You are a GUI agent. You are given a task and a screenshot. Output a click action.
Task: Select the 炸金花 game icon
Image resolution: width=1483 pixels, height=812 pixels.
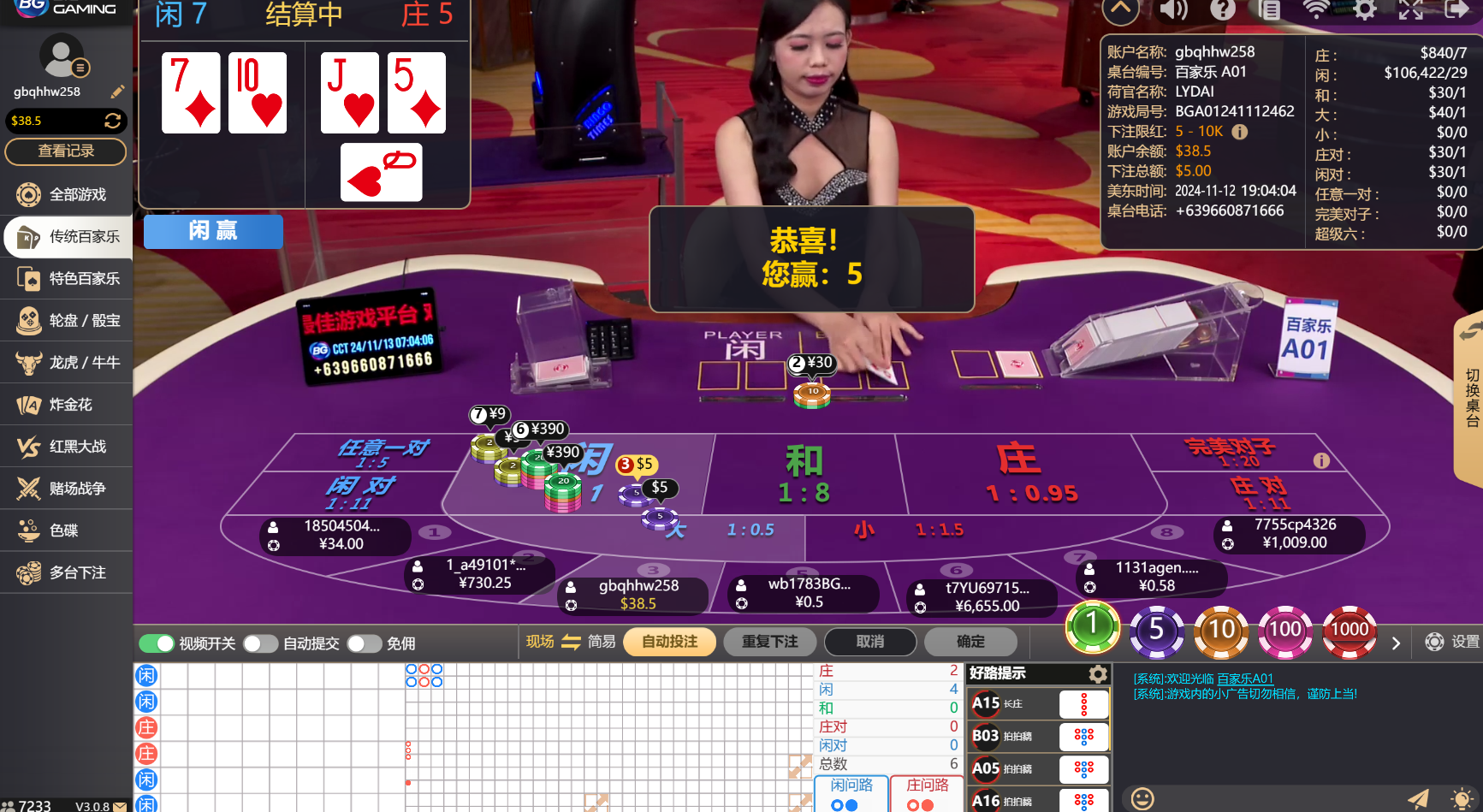66,404
